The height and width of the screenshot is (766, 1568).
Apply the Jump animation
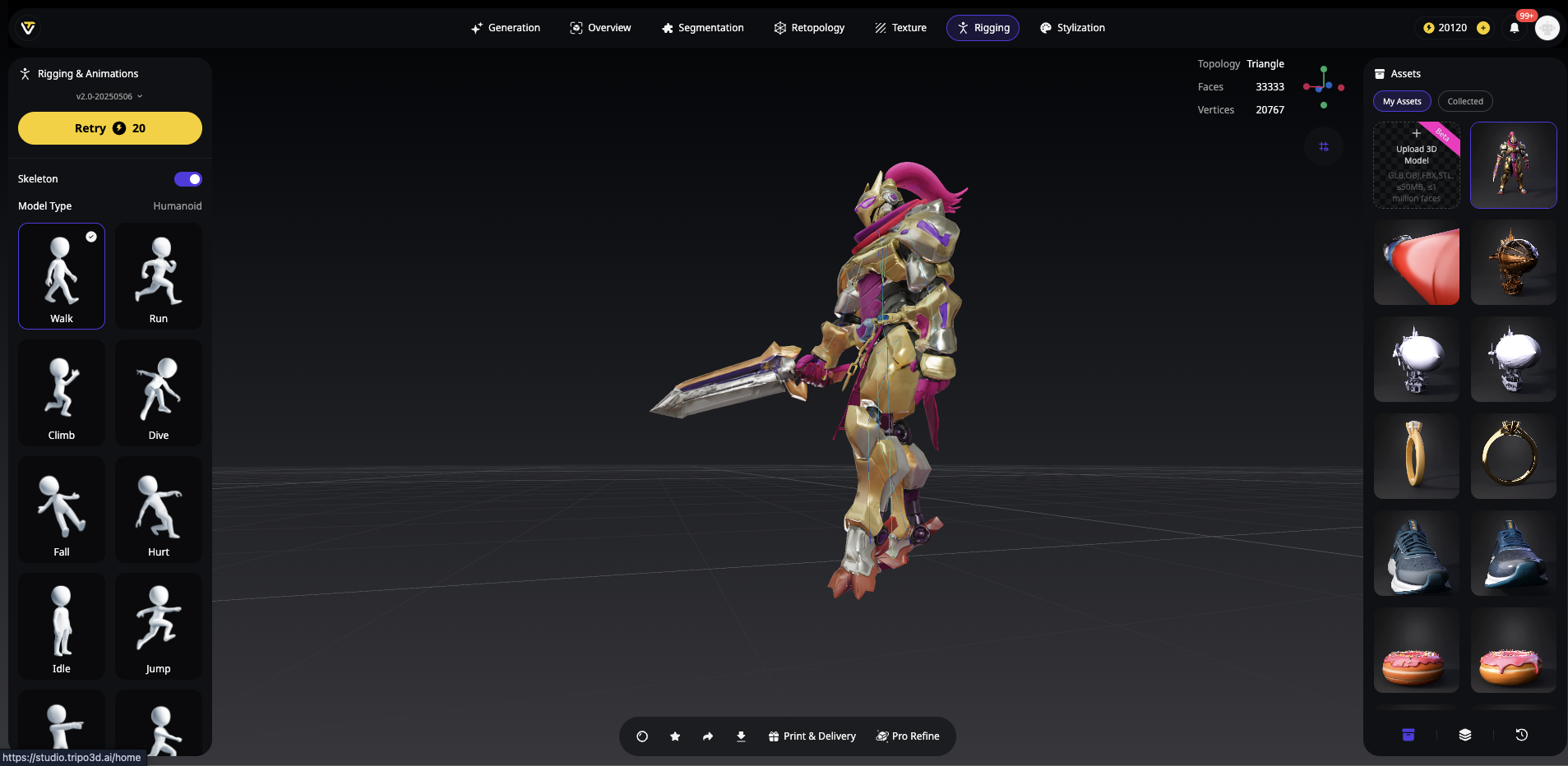coord(159,626)
